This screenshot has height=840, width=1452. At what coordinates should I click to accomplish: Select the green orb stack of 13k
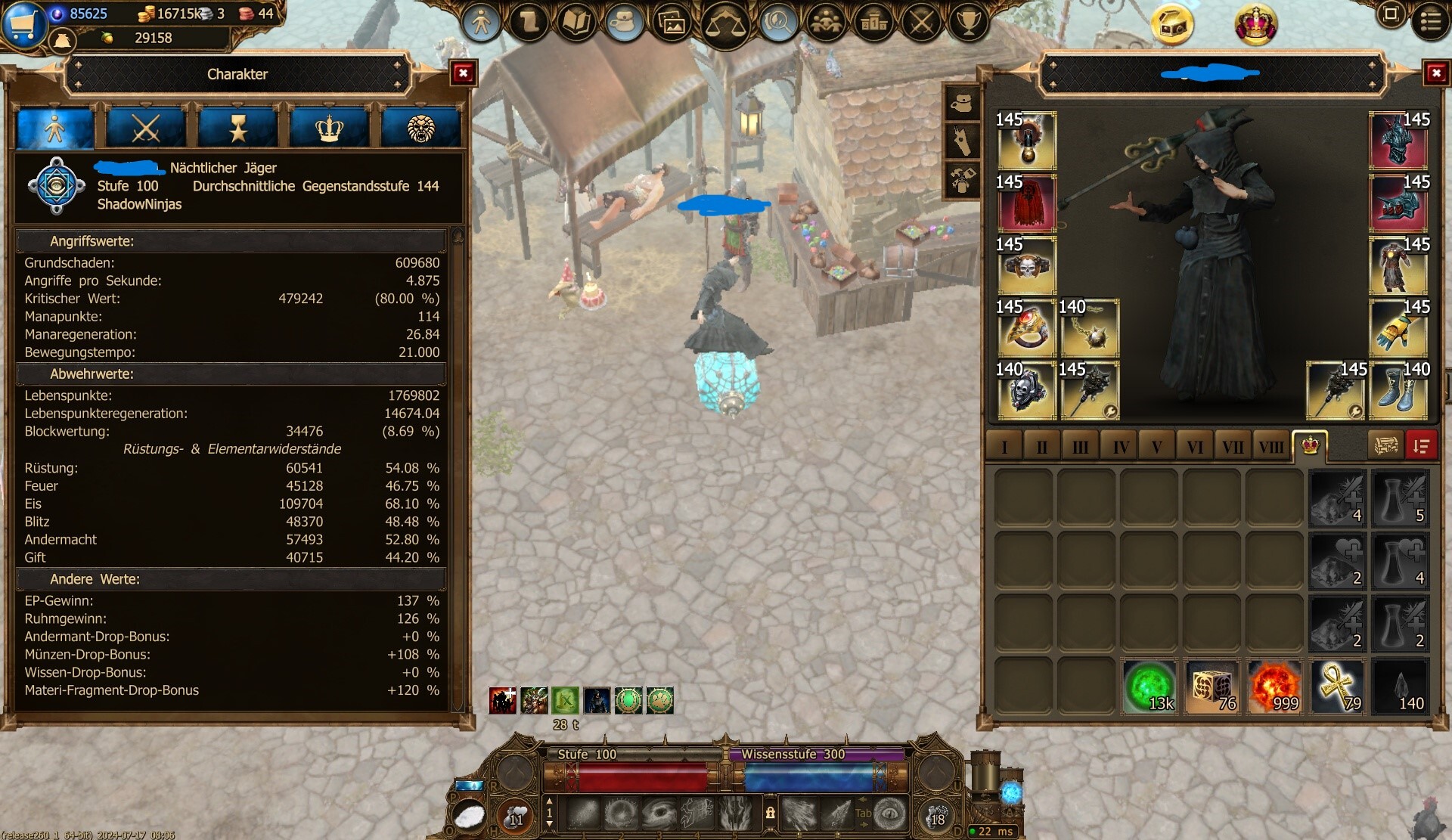coord(1149,687)
